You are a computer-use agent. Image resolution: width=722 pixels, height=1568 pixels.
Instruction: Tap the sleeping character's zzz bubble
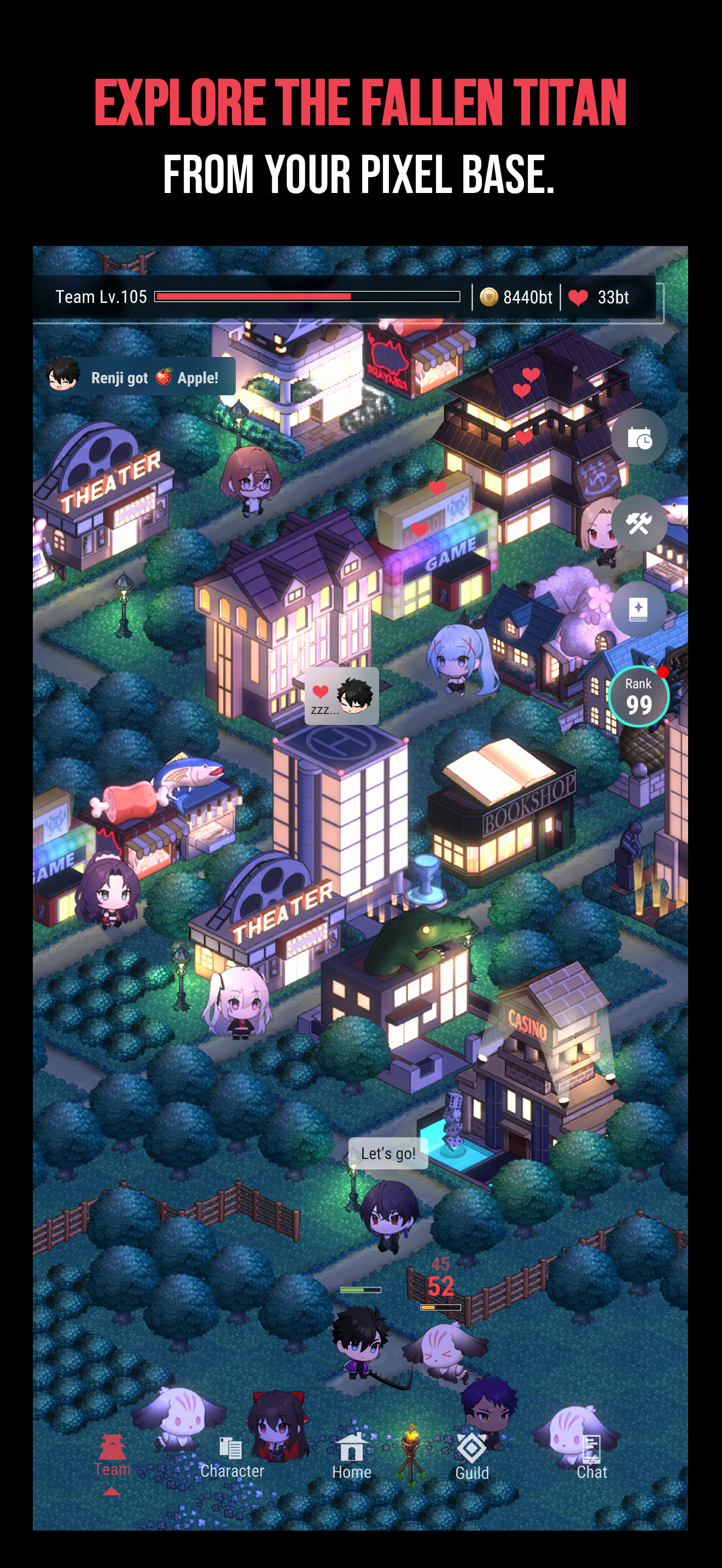coord(341,697)
